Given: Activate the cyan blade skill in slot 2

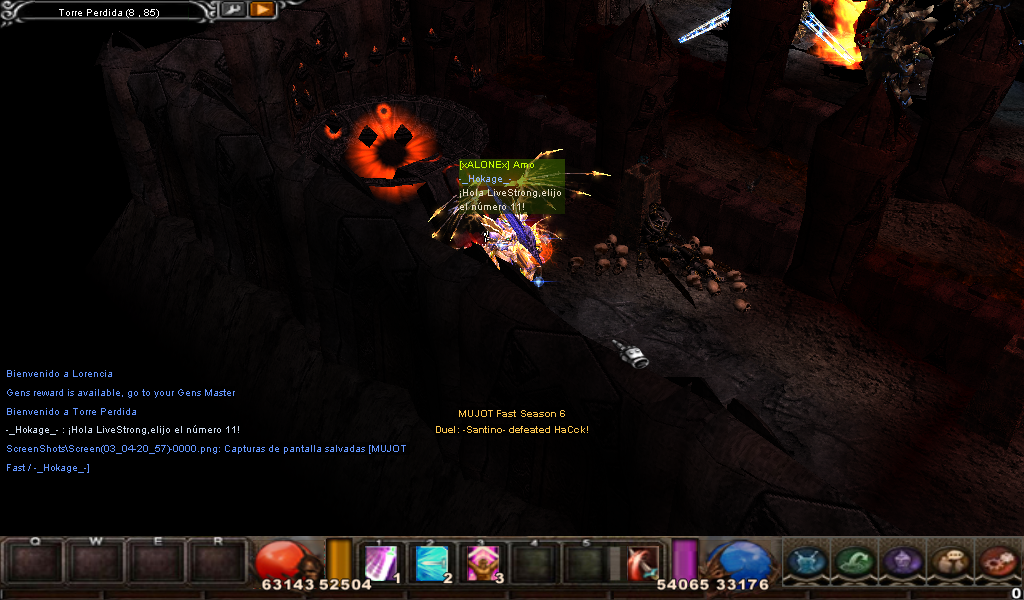Looking at the screenshot, I should pos(433,562).
